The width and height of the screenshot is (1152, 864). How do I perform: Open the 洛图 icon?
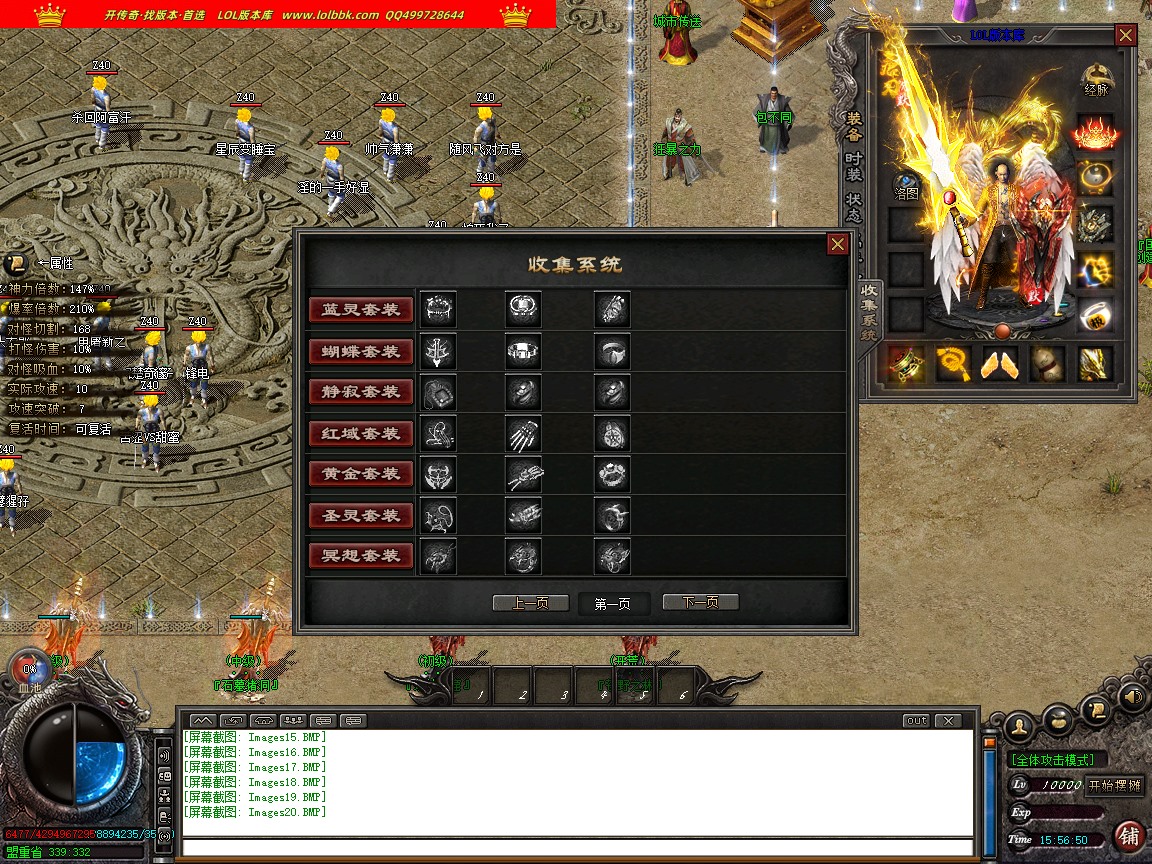[x=906, y=187]
